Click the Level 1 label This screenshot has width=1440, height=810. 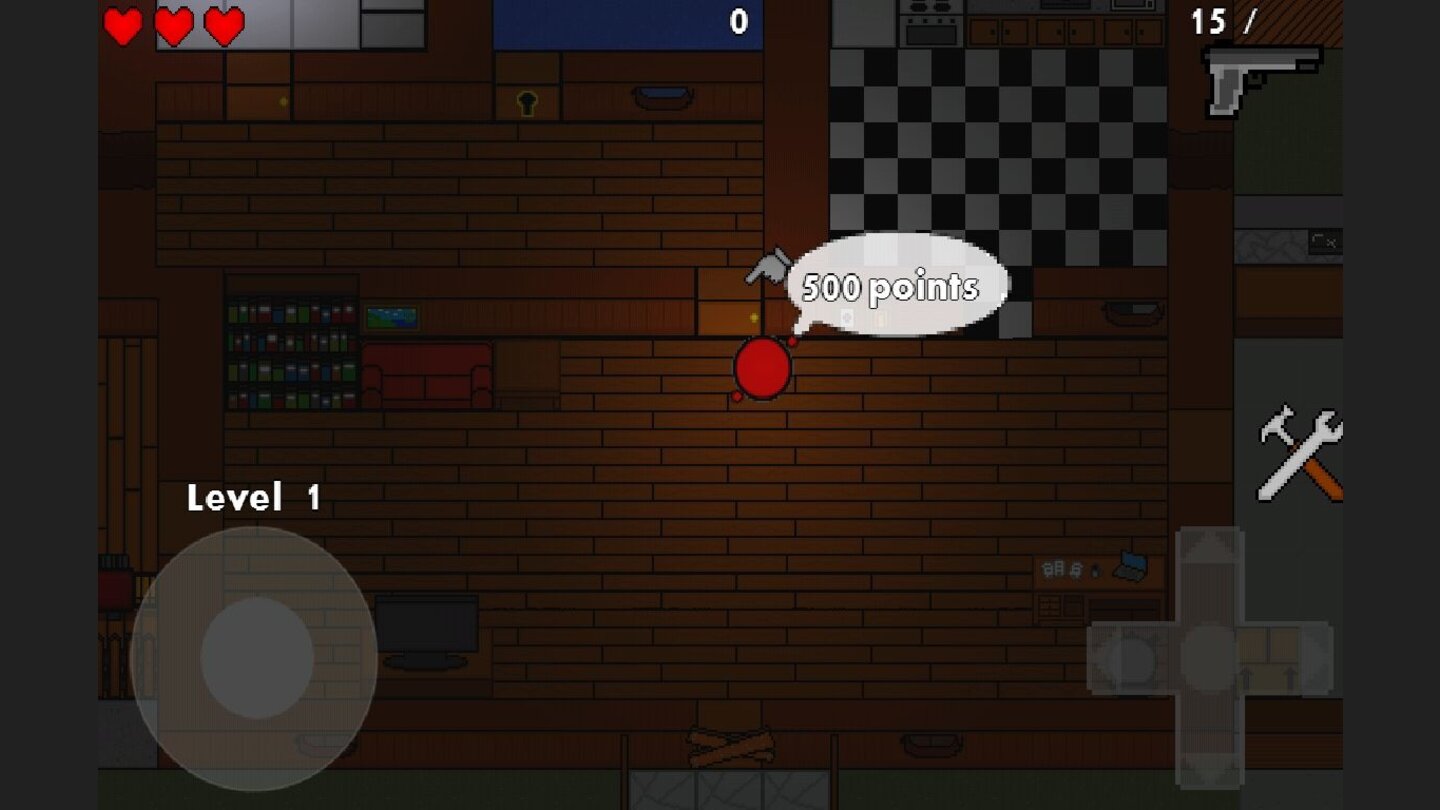[255, 497]
